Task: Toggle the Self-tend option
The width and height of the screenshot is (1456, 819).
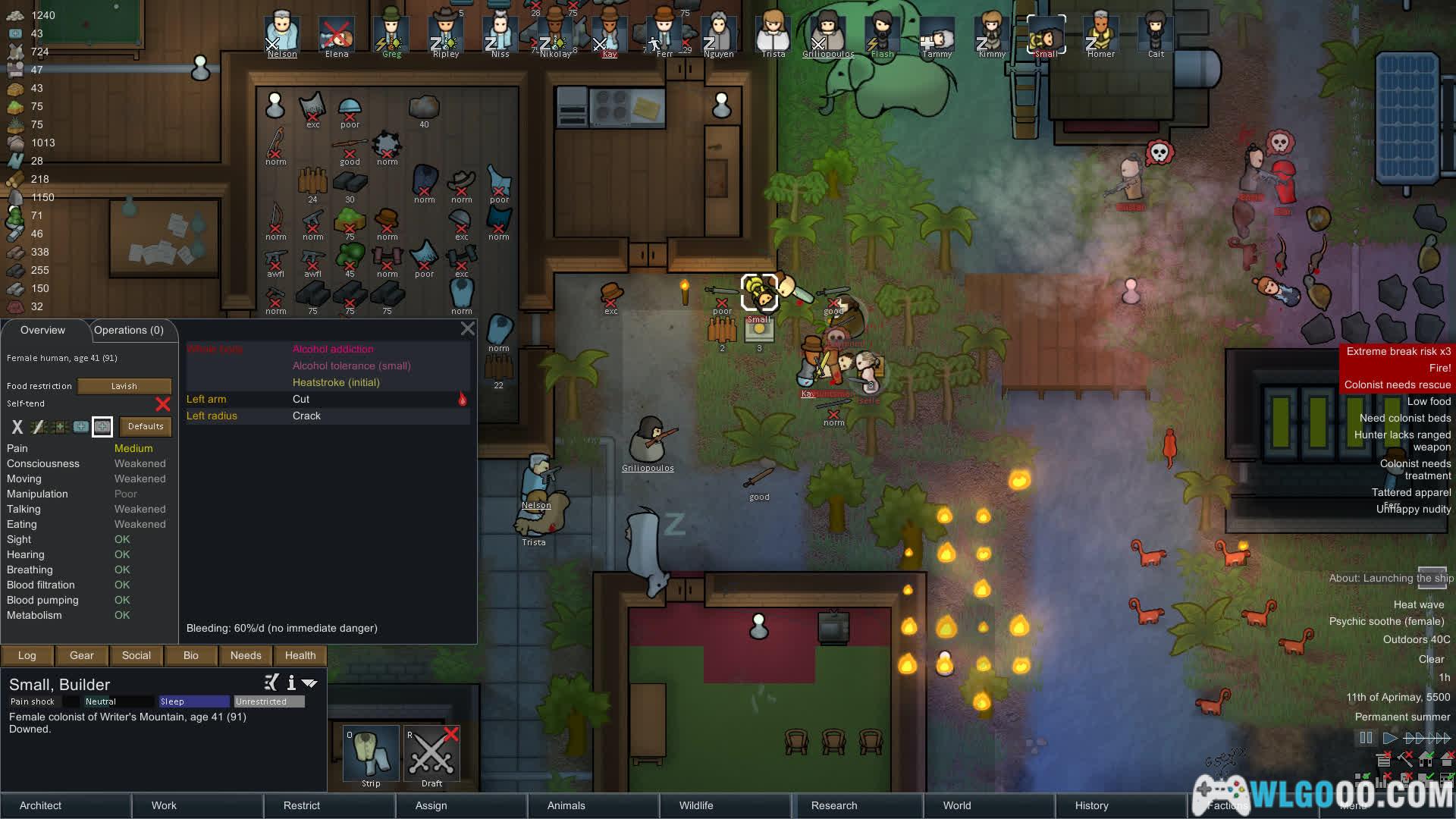Action: [162, 404]
